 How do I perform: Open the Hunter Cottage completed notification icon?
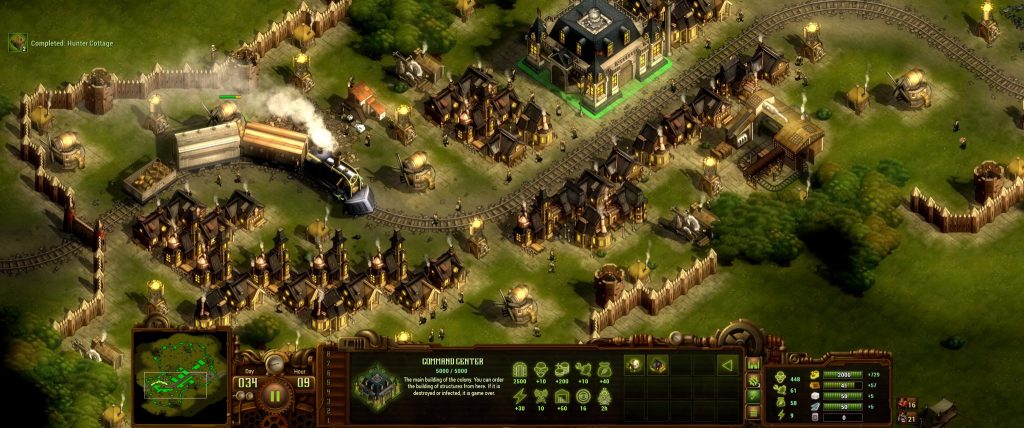pos(17,42)
